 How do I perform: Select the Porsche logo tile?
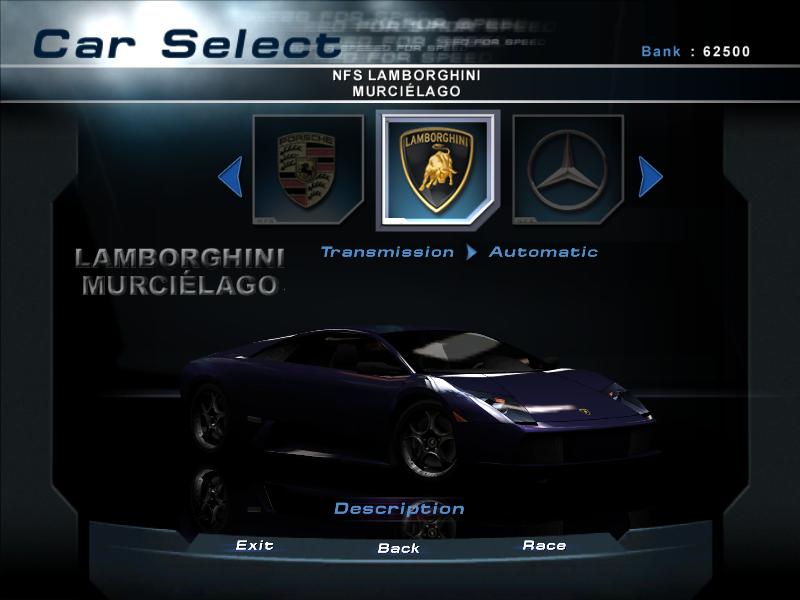click(x=308, y=170)
